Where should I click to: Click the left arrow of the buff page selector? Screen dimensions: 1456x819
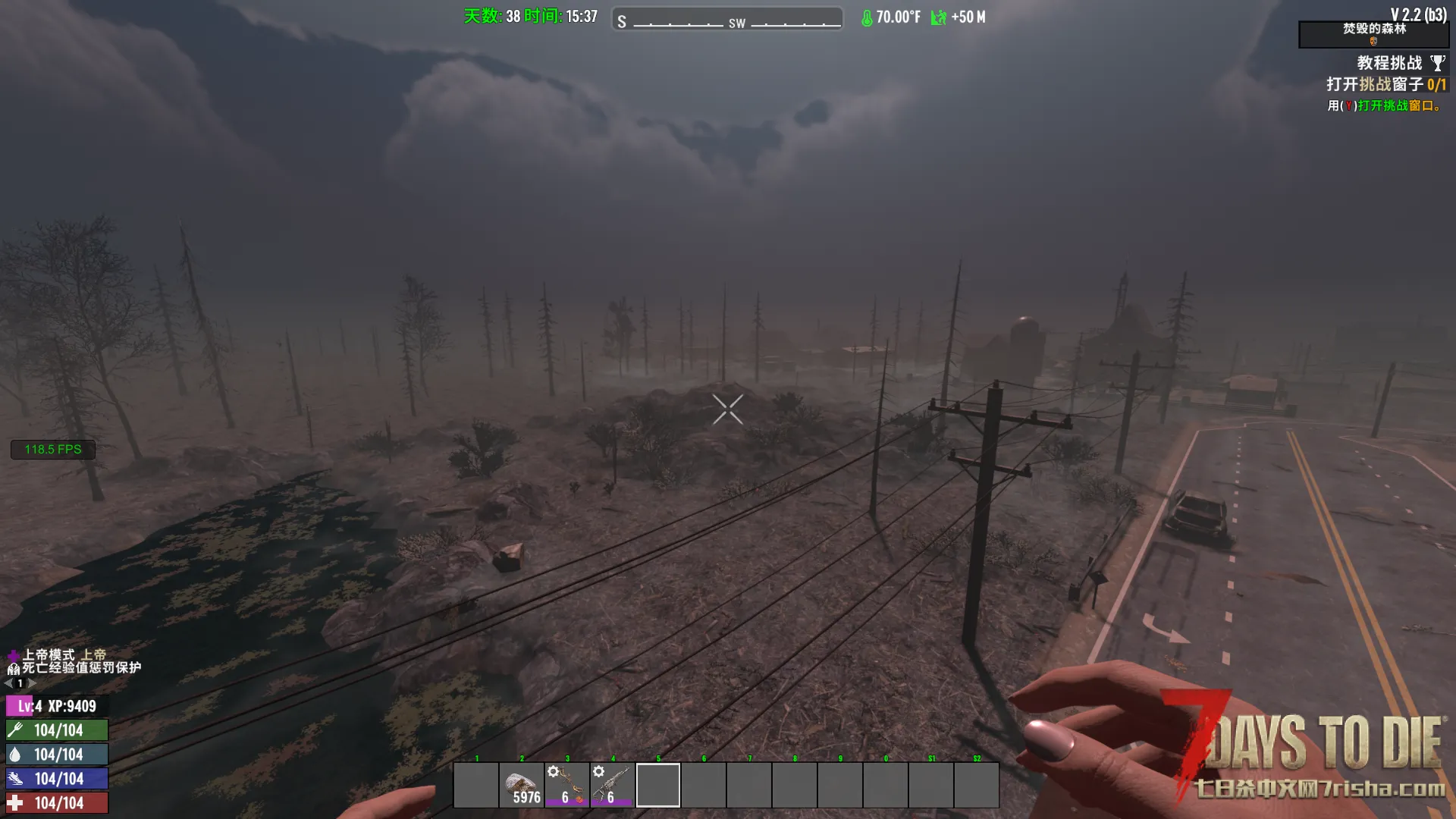(8, 683)
